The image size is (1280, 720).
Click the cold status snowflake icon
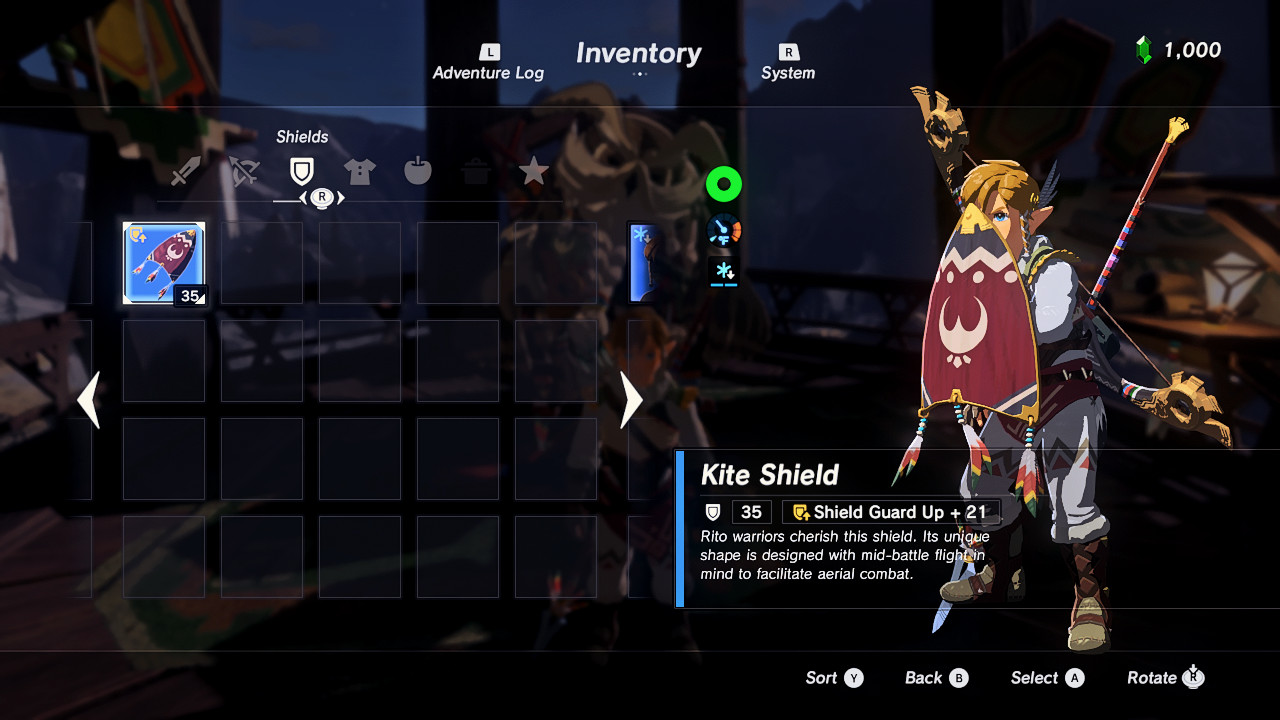tap(723, 271)
